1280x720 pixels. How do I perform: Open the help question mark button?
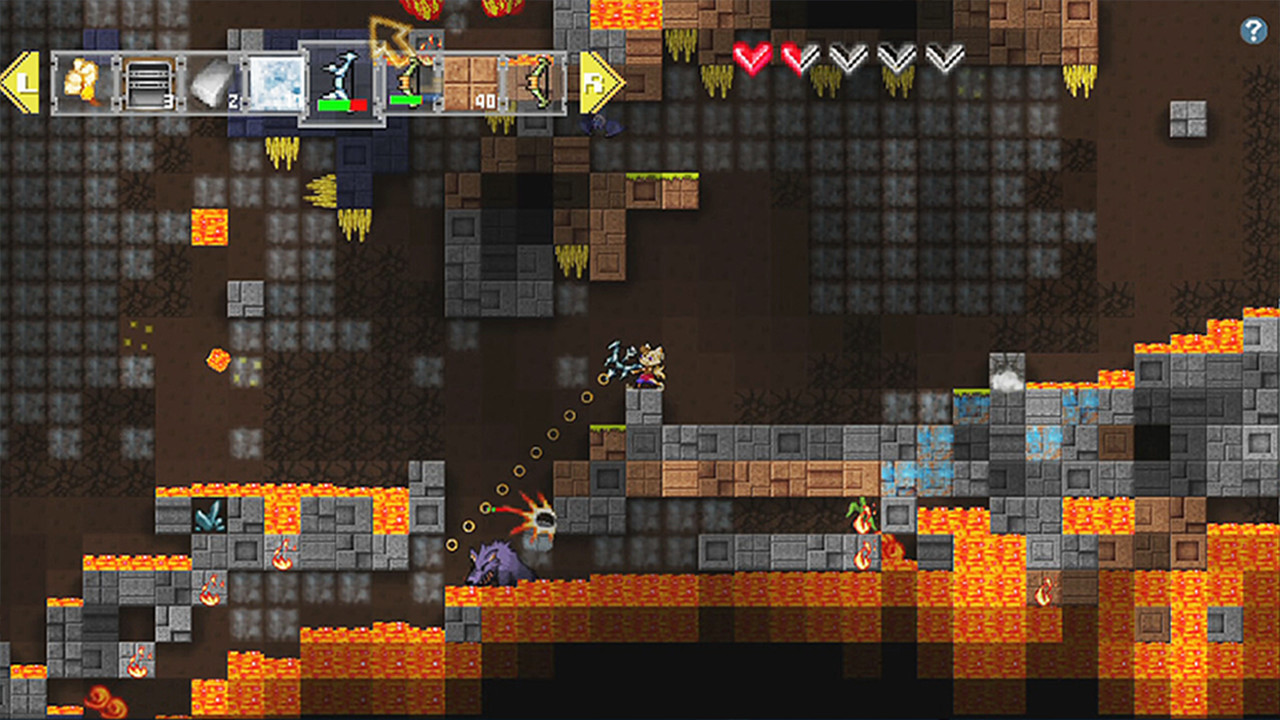click(1253, 31)
